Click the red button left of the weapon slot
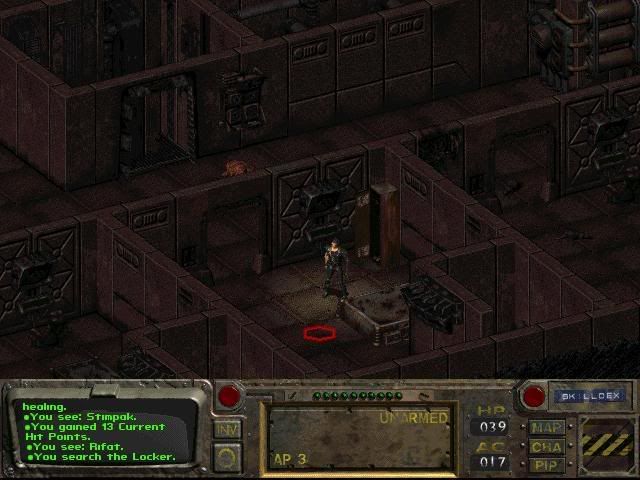Image resolution: width=640 pixels, height=480 pixels. point(230,396)
